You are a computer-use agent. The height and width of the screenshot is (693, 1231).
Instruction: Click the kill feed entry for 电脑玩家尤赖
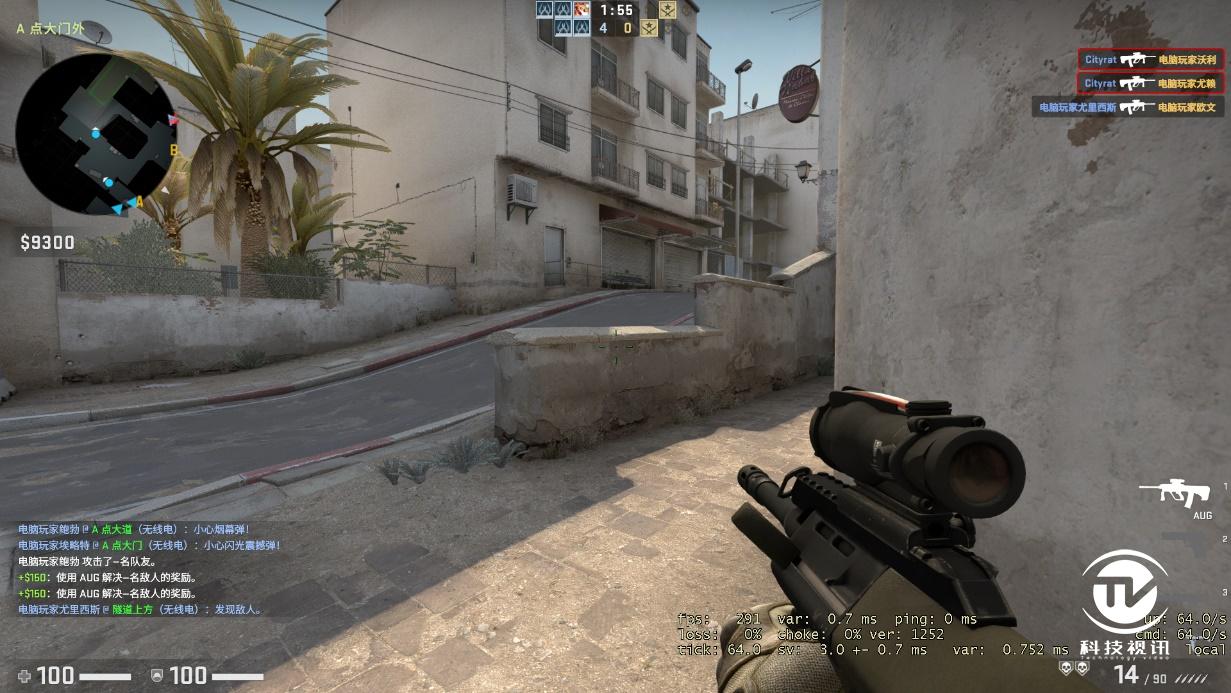click(1136, 84)
